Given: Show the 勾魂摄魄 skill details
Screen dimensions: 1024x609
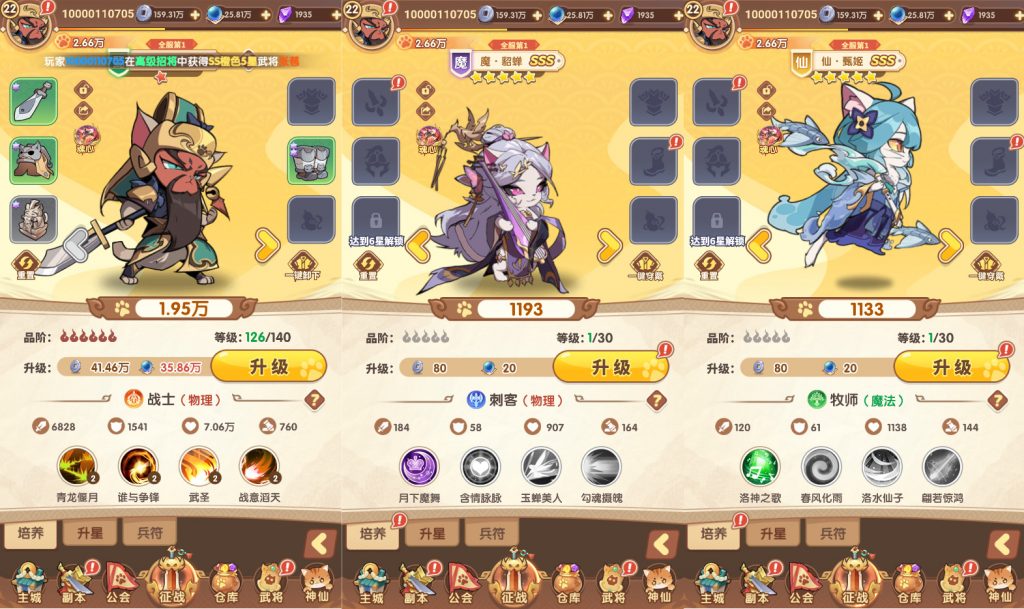Looking at the screenshot, I should 601,466.
